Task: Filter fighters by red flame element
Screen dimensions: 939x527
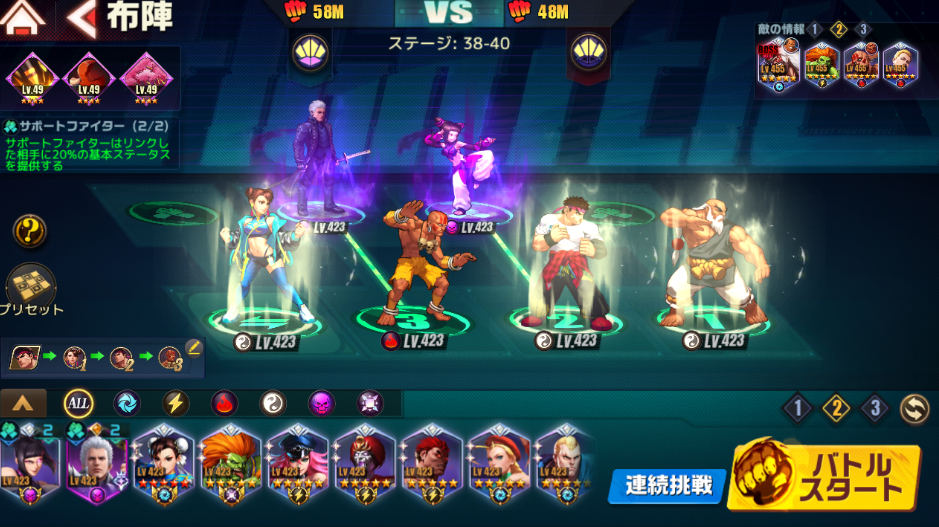Action: tap(225, 403)
